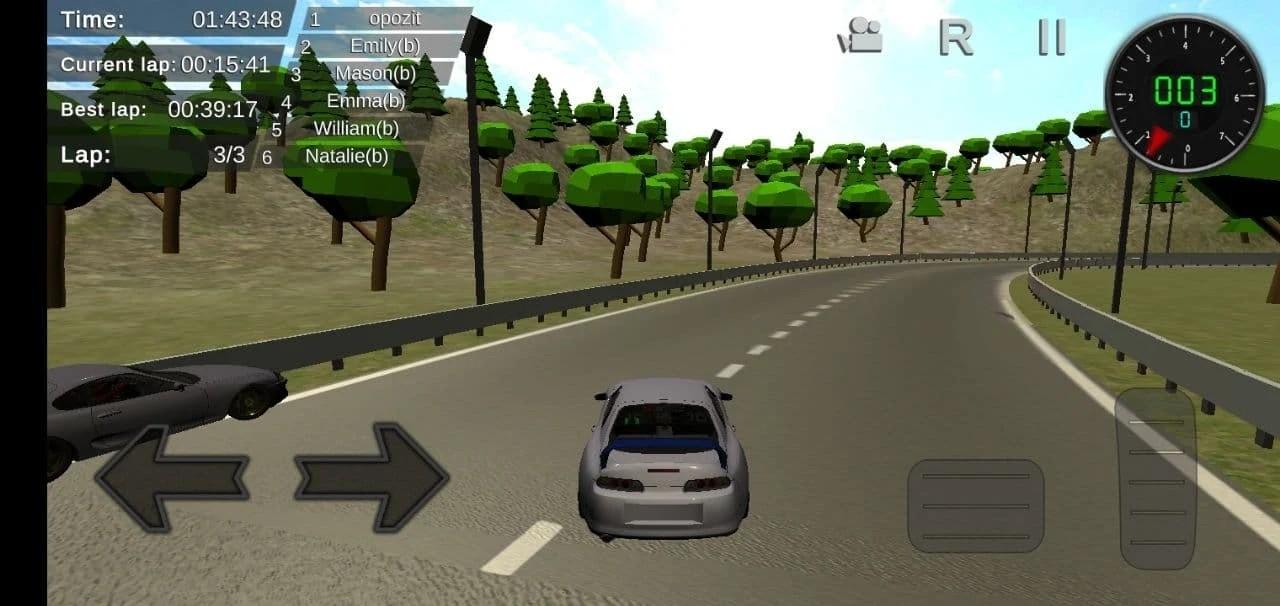The height and width of the screenshot is (606, 1280).
Task: Reset the car with the R button
Action: coord(955,37)
